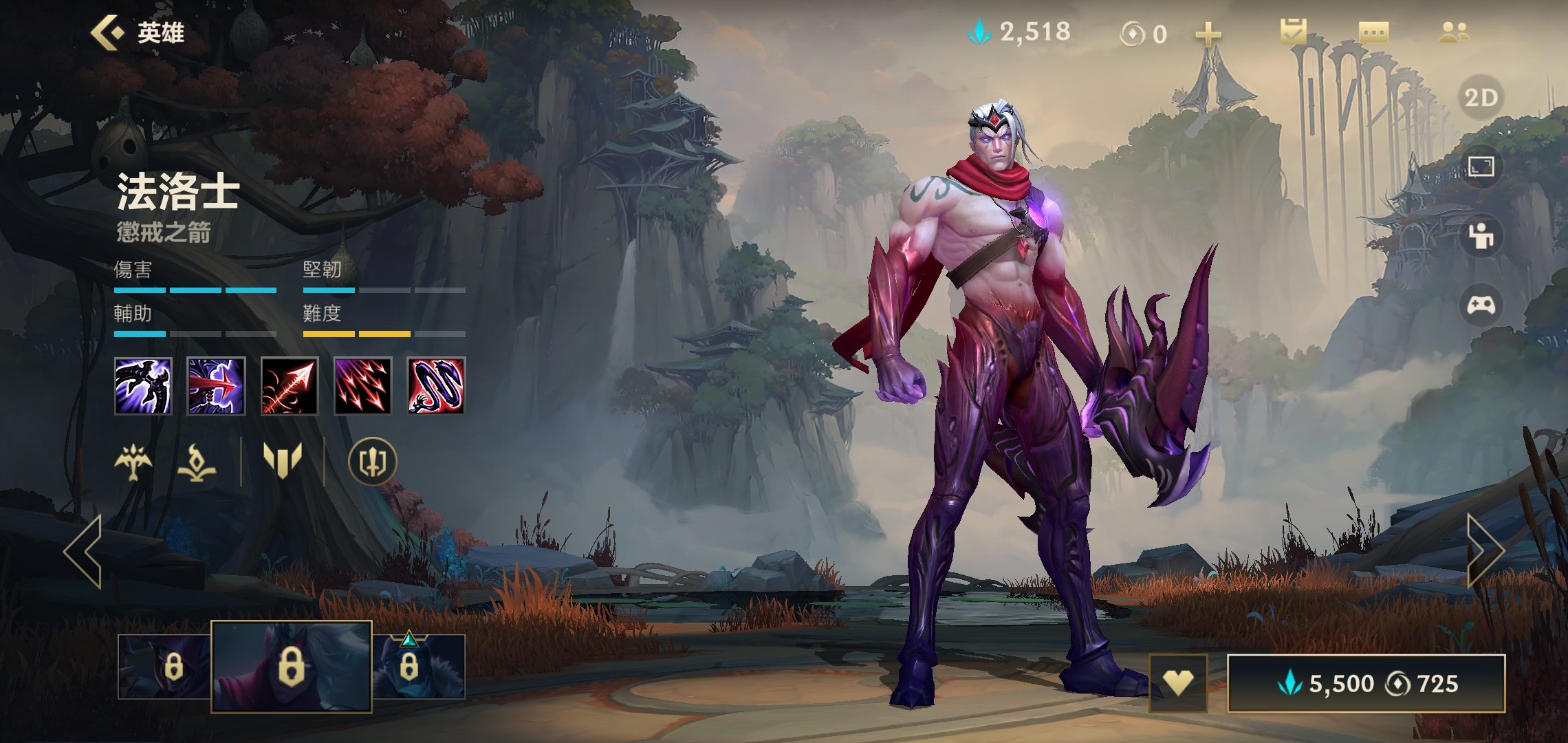View Varus's passive bow ability icon
1568x743 pixels.
click(143, 386)
